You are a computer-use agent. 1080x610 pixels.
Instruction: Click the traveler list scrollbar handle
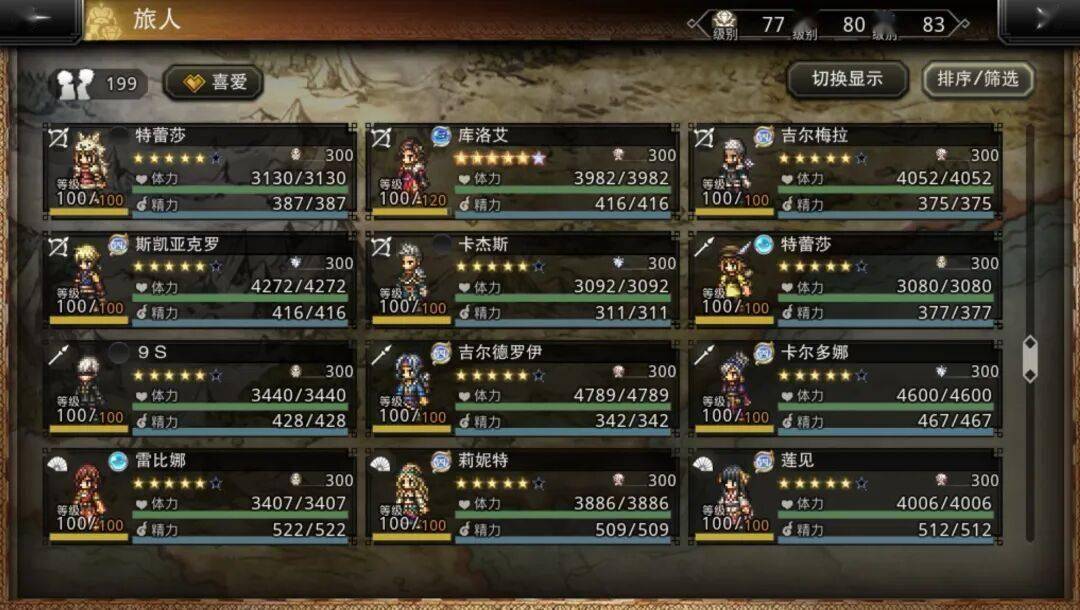[x=1030, y=359]
